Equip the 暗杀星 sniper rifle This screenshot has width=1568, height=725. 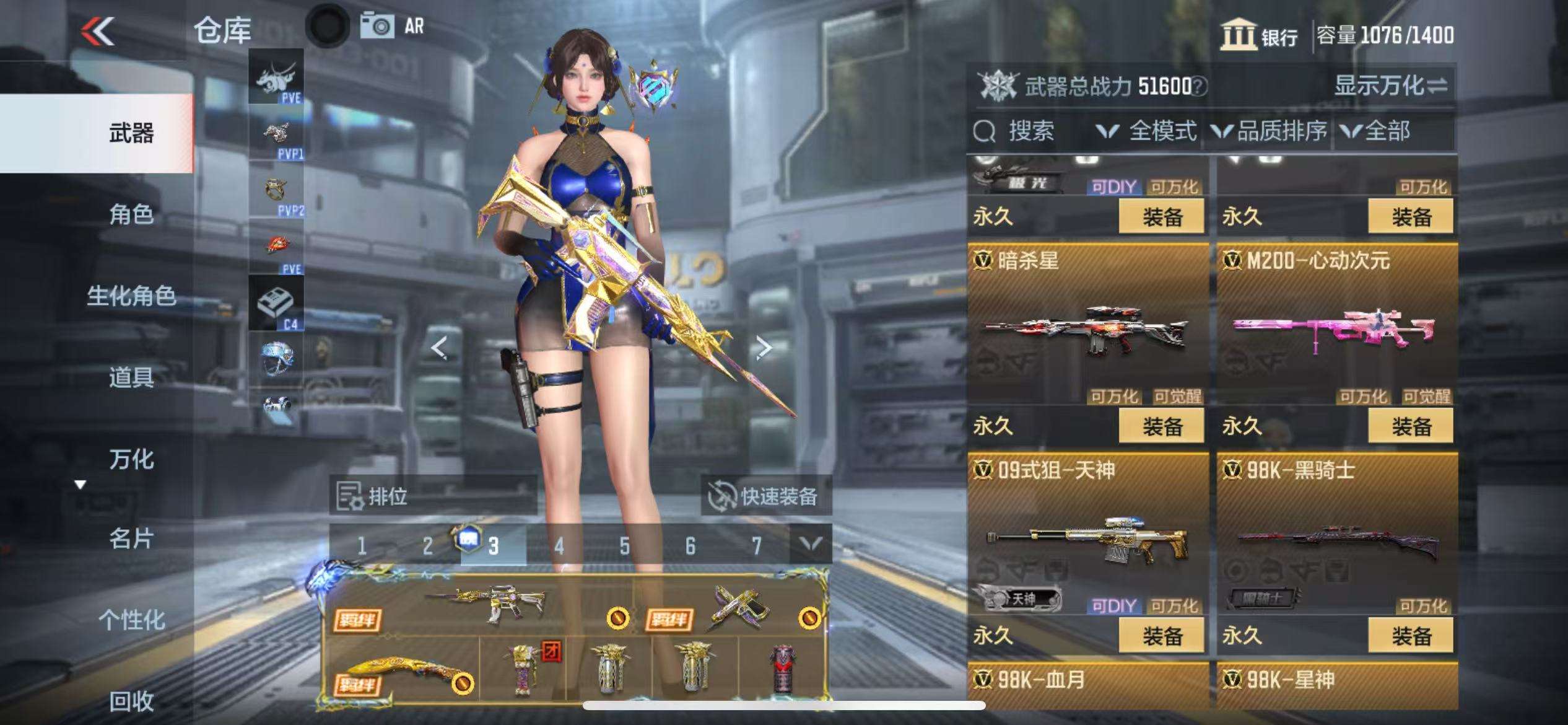[x=1162, y=426]
